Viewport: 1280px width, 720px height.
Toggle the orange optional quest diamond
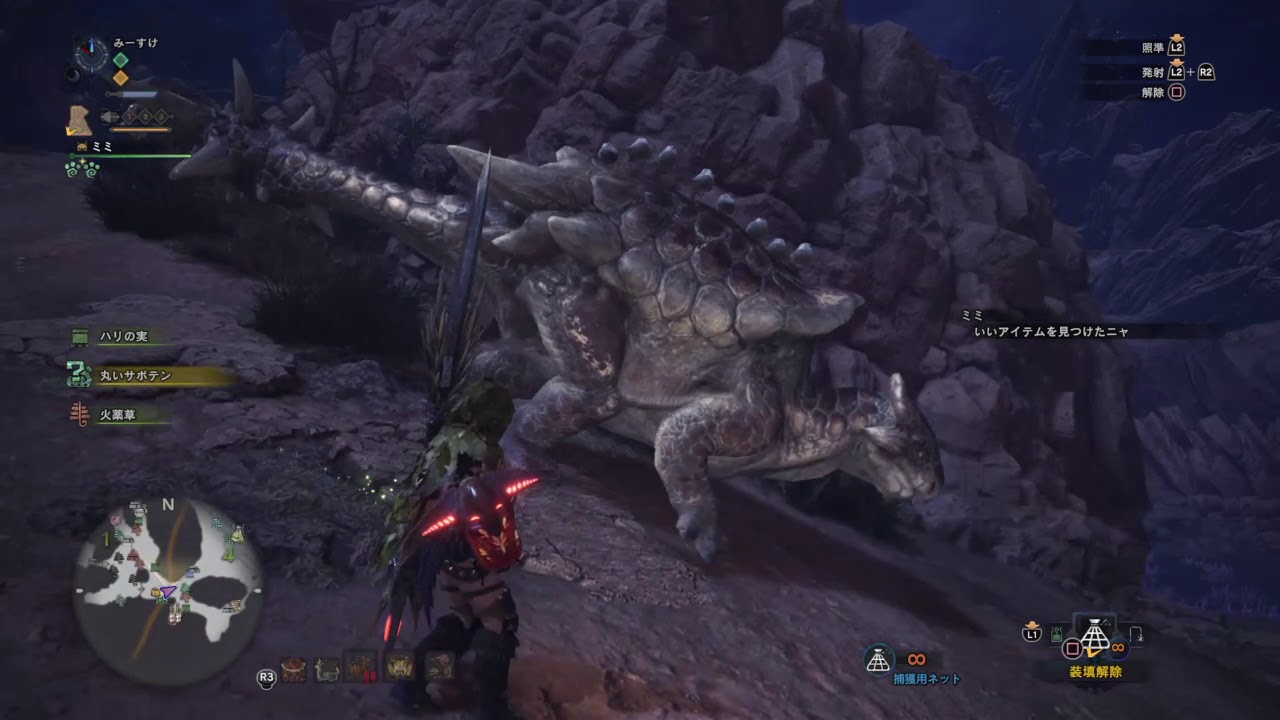pos(120,76)
